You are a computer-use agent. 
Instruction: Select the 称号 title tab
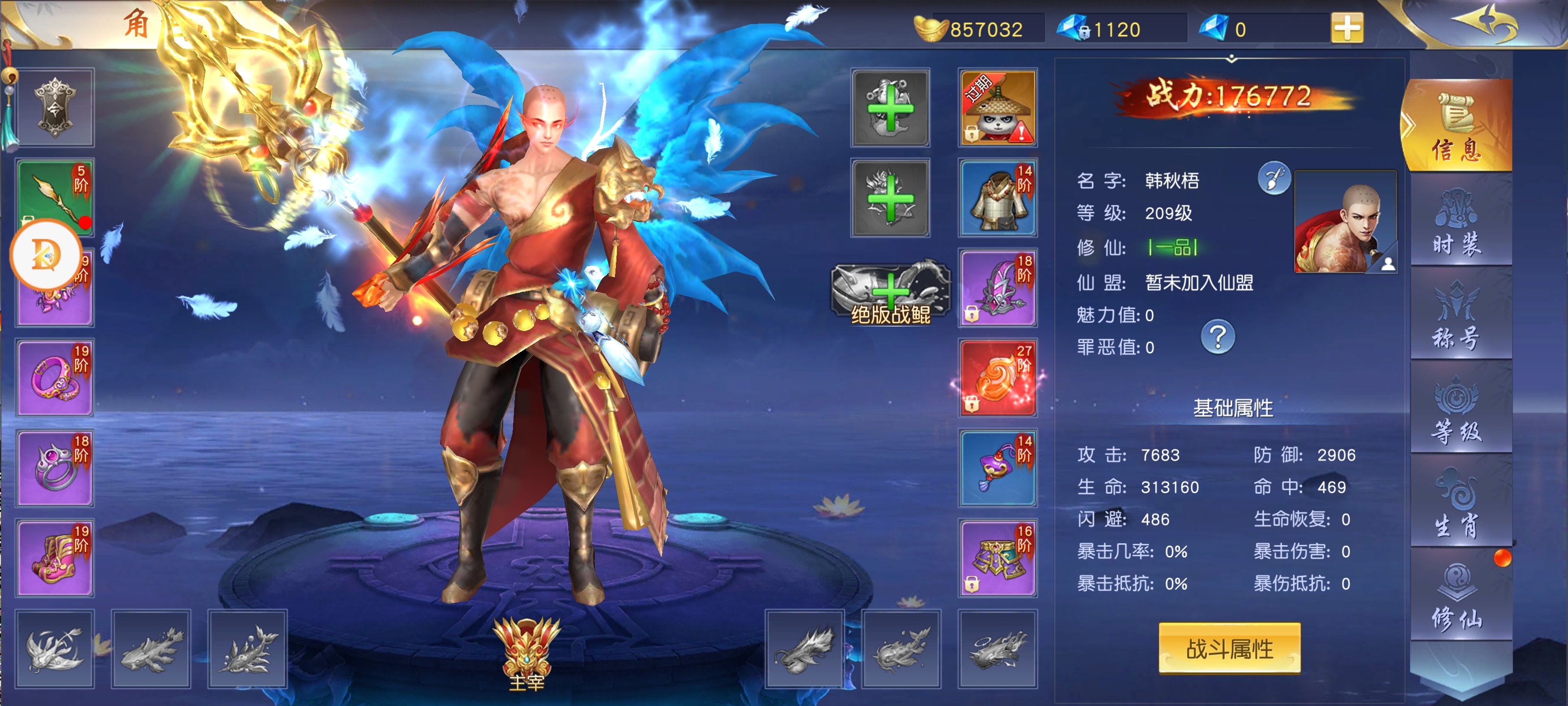point(1456,317)
